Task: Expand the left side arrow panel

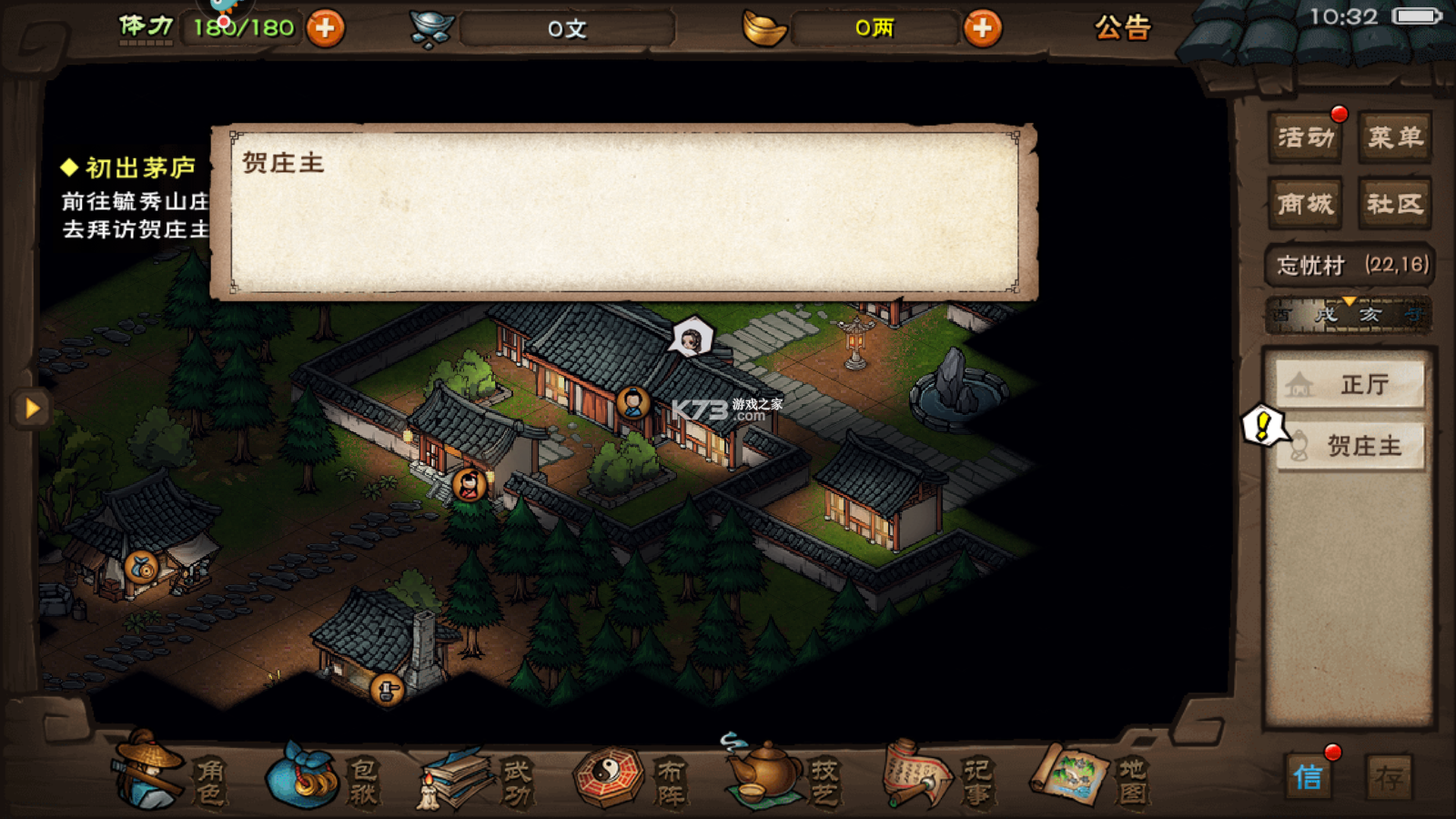Action: [32, 408]
